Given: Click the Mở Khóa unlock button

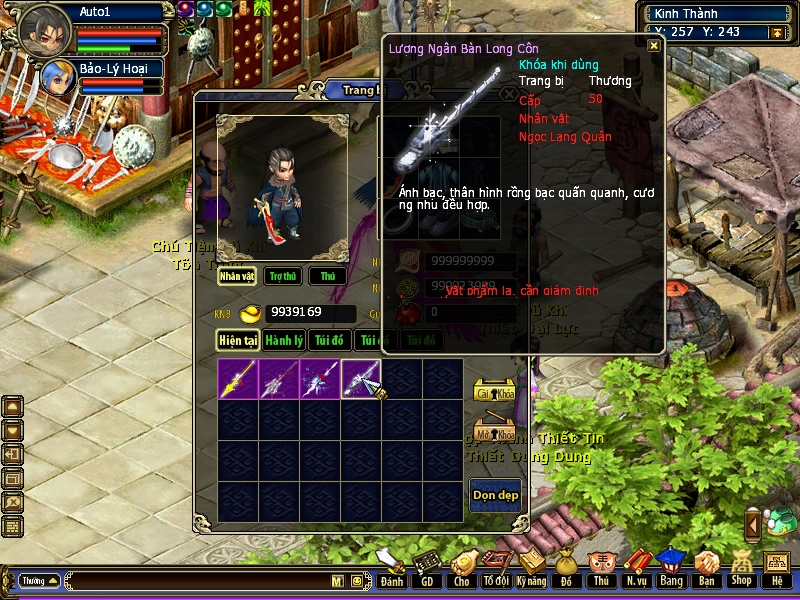Looking at the screenshot, I should pyautogui.click(x=493, y=433).
